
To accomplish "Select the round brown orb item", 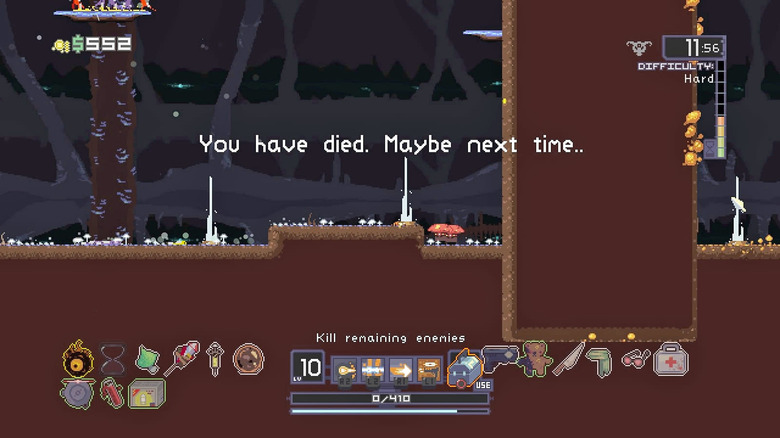I will pyautogui.click(x=248, y=358).
